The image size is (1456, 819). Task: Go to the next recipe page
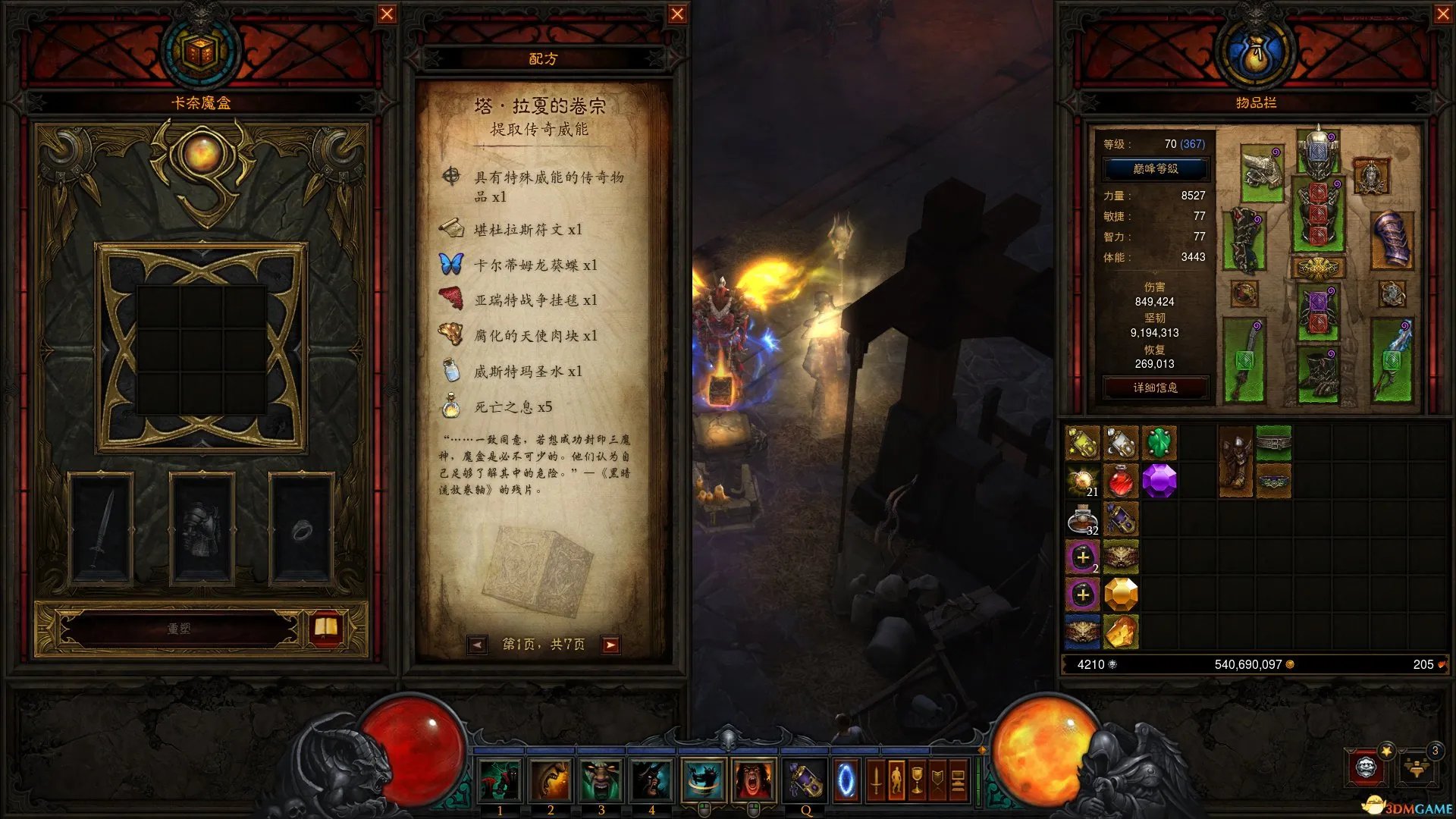(610, 645)
